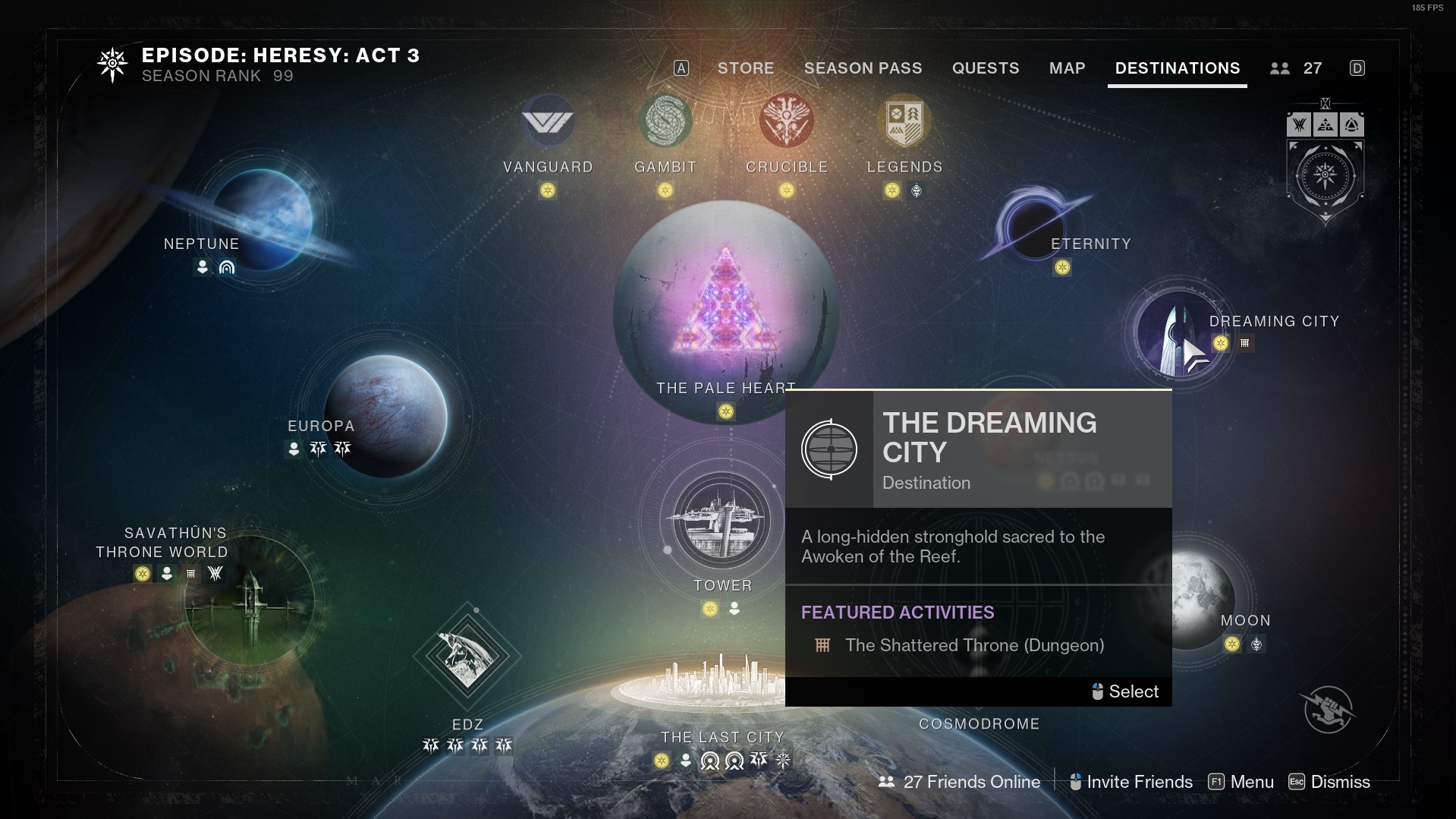Open the Episode Heresy season rank banner
This screenshot has width=1456, height=819.
(x=258, y=65)
